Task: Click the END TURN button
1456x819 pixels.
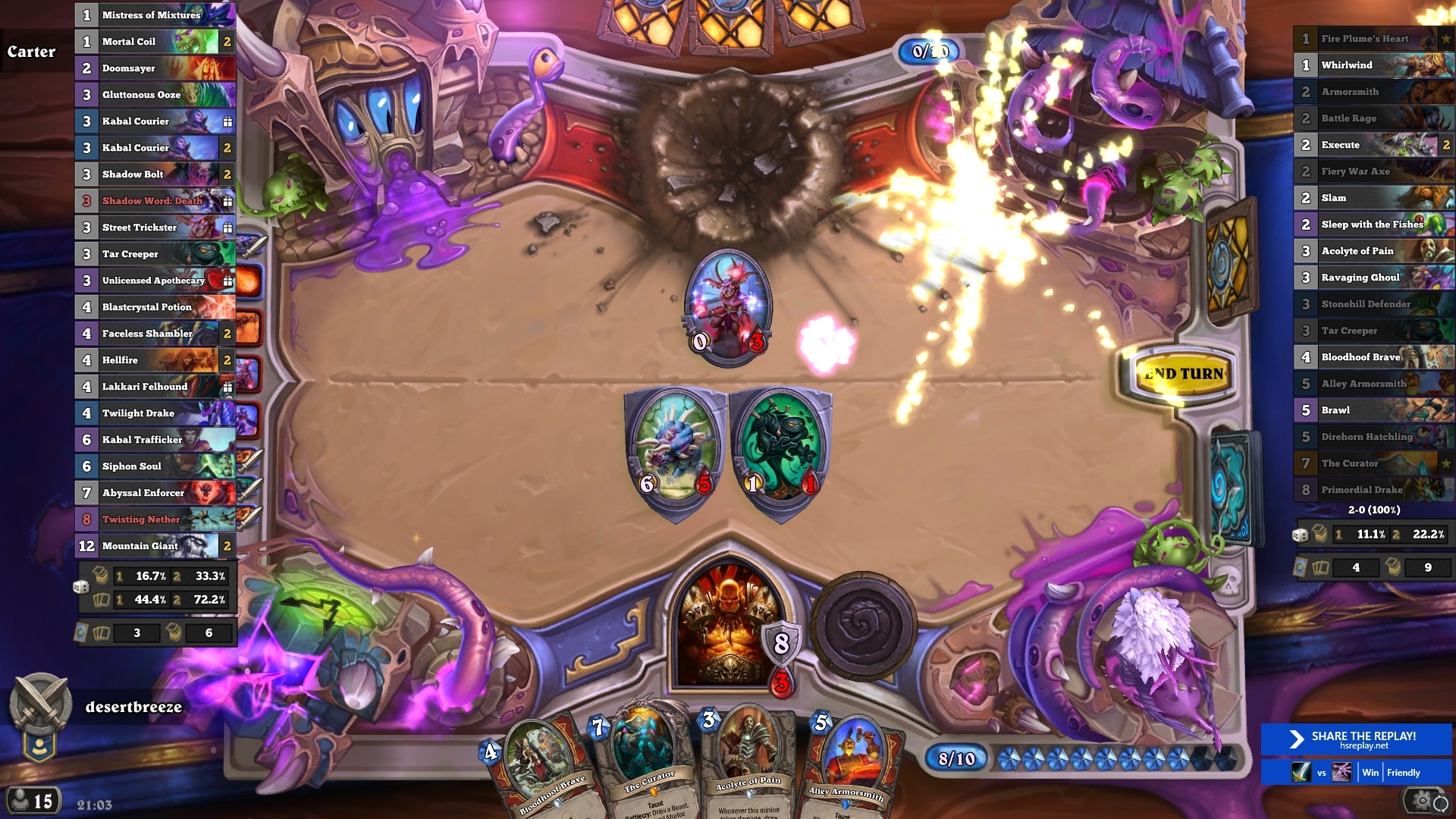Action: pyautogui.click(x=1184, y=374)
